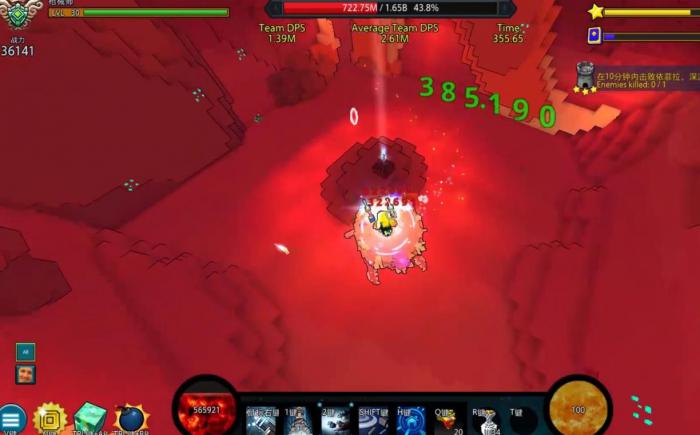This screenshot has height=435, width=700.
Task: Click the gold gear-shaped badge icon
Action: pyautogui.click(x=49, y=419)
